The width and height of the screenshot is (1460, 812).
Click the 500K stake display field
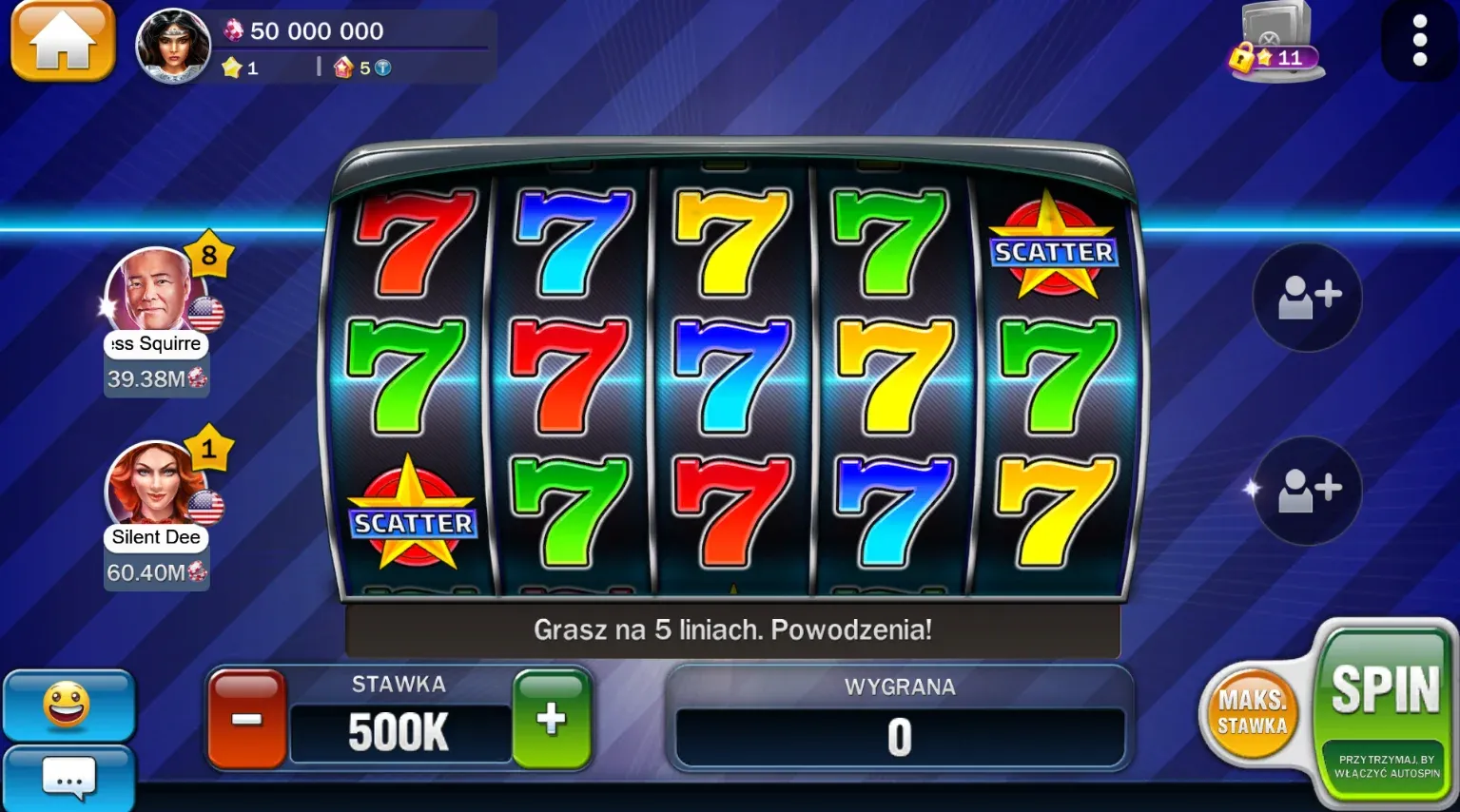click(399, 732)
